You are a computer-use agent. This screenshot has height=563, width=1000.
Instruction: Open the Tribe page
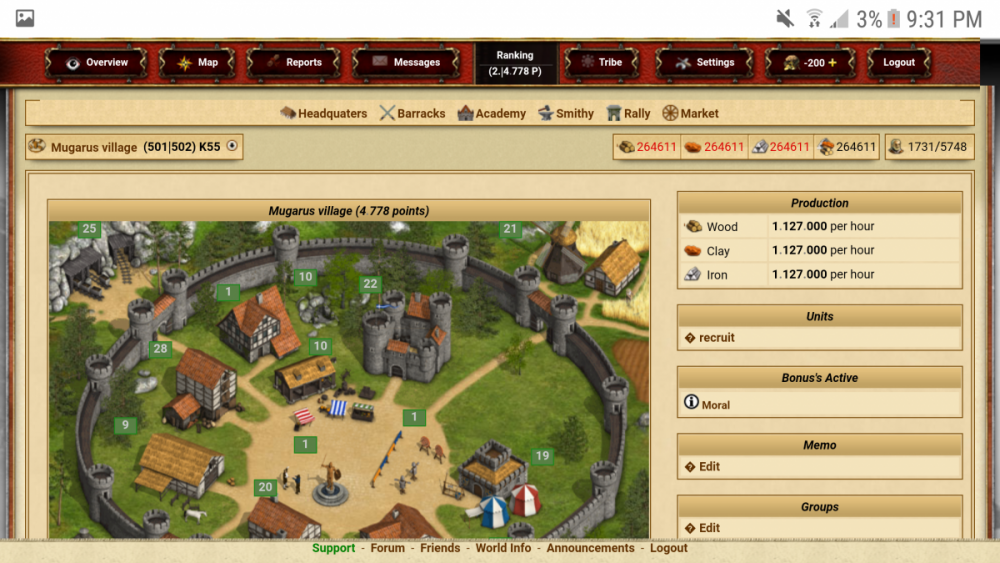[x=601, y=62]
